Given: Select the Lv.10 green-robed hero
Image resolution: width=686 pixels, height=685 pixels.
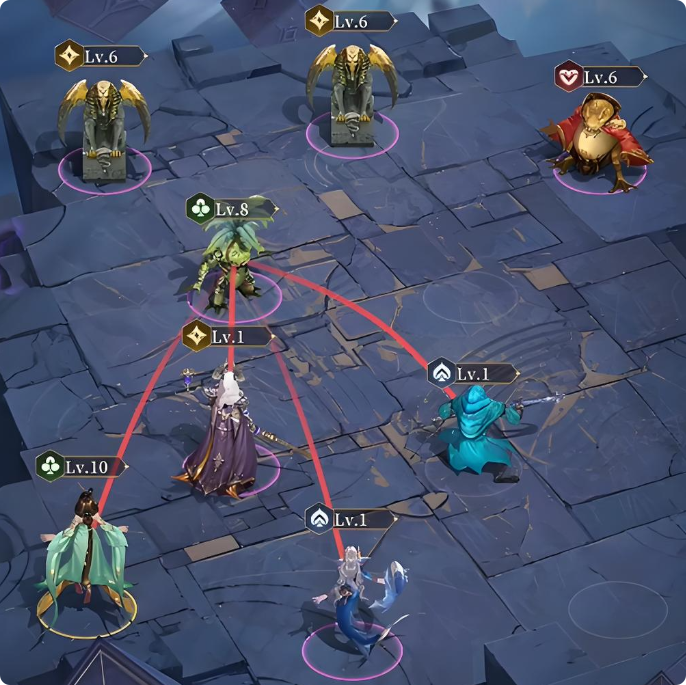Looking at the screenshot, I should coord(85,553).
